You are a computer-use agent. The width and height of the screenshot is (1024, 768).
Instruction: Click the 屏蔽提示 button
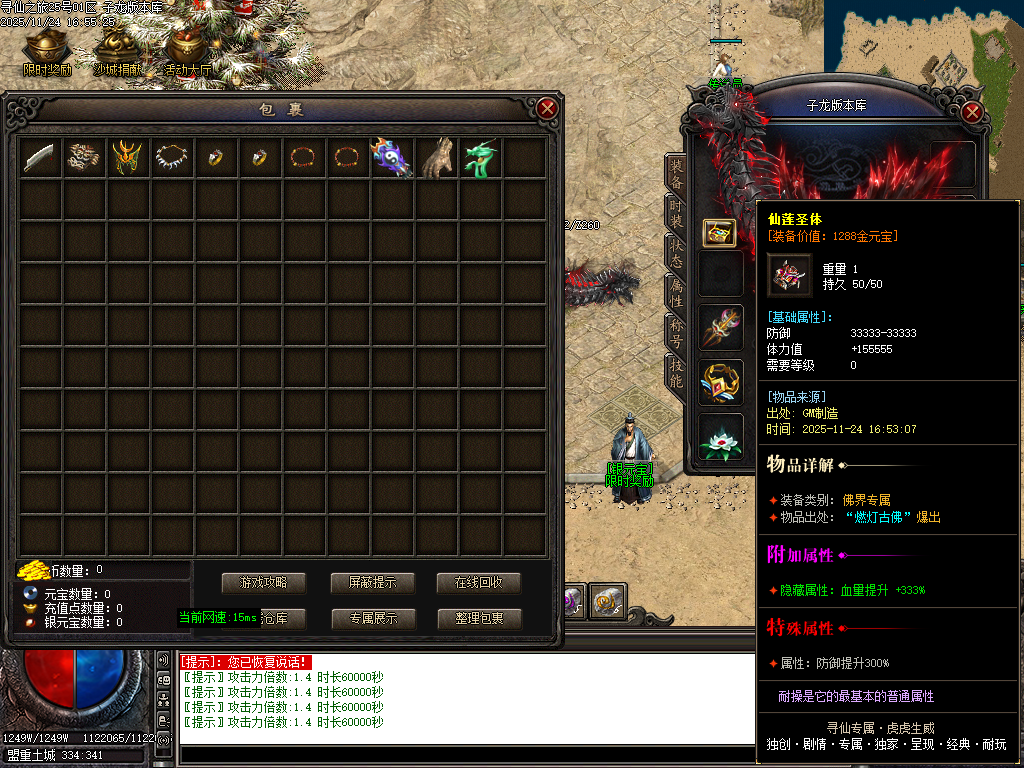(x=372, y=583)
